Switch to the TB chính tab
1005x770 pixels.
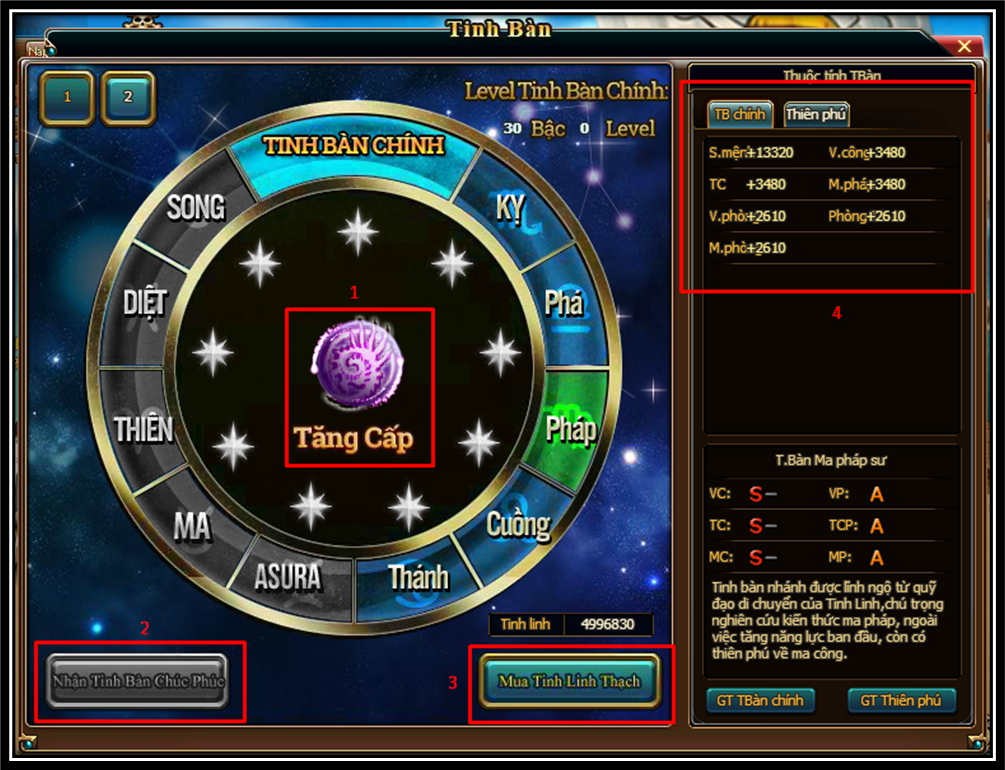tap(740, 114)
